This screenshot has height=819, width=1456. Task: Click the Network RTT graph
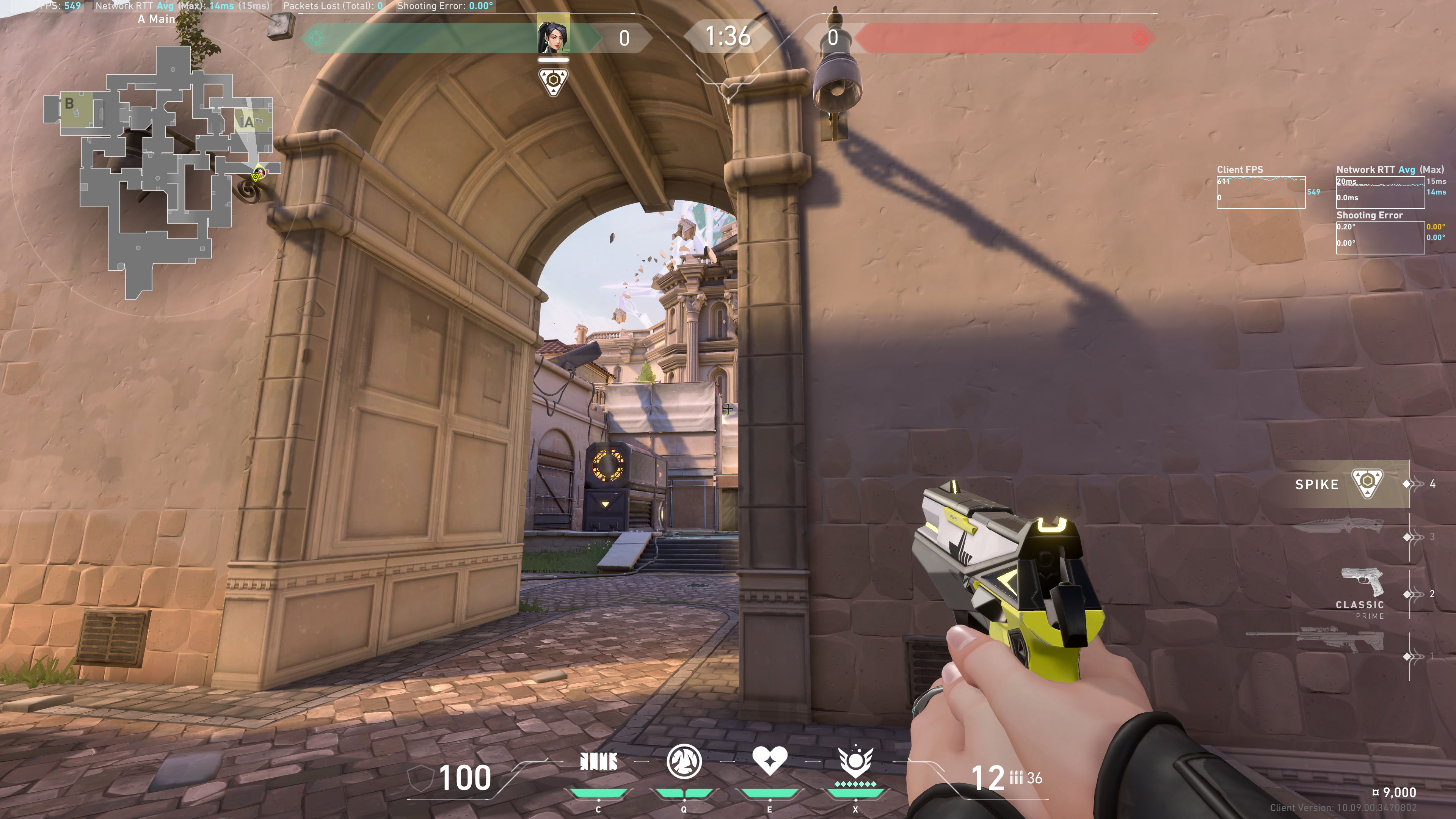pos(1380,192)
